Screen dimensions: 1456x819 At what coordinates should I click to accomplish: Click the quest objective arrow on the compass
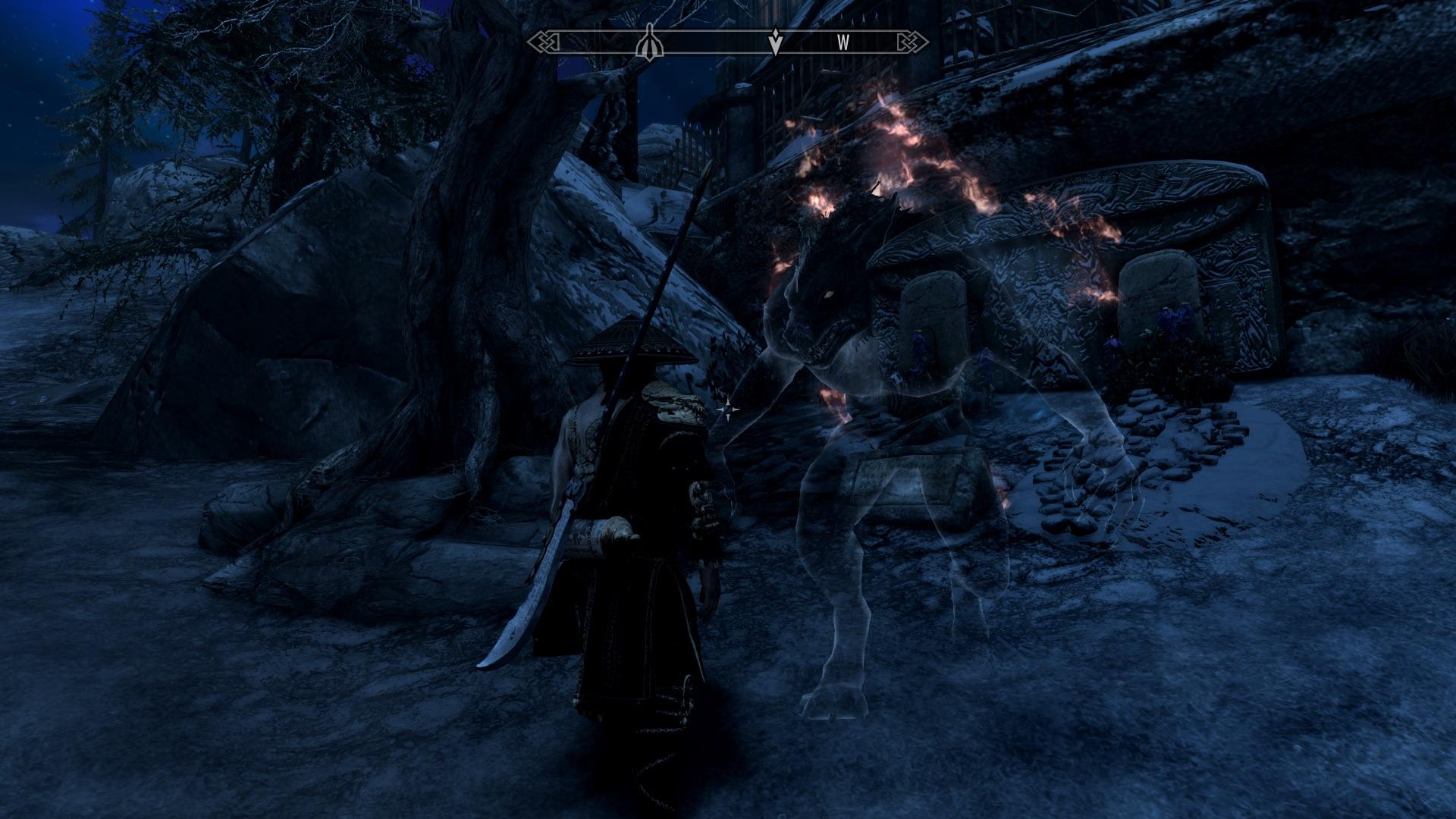[x=775, y=43]
